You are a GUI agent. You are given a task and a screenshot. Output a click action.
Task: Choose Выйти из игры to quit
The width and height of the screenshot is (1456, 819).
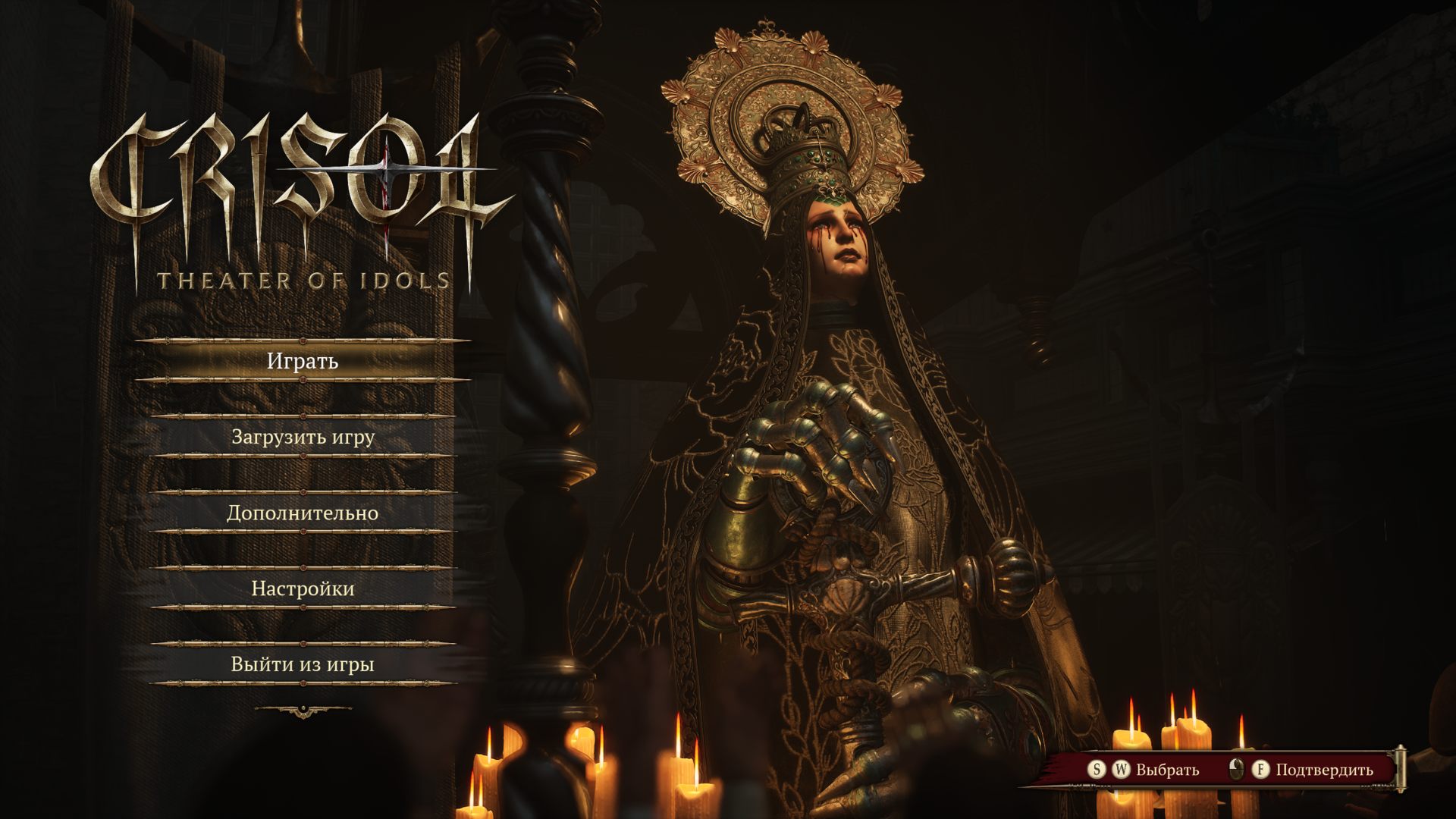[303, 664]
